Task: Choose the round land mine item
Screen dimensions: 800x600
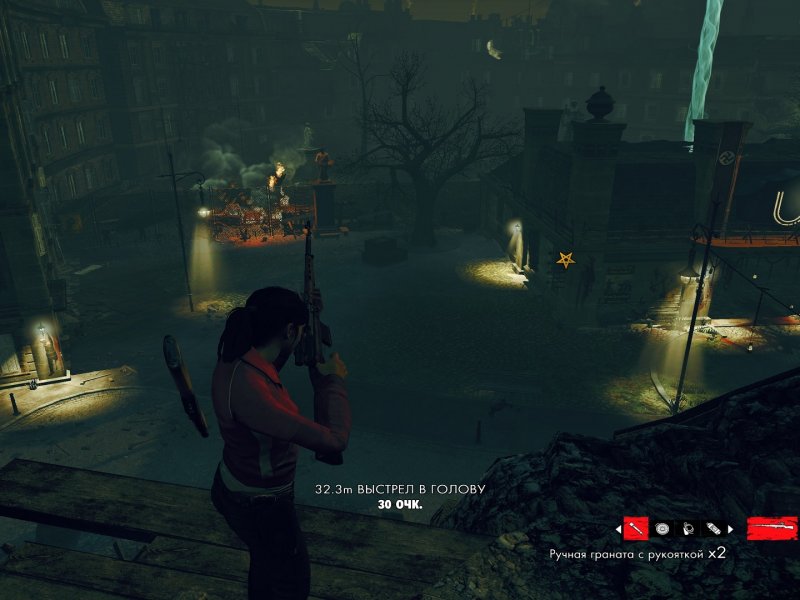Action: tap(662, 528)
